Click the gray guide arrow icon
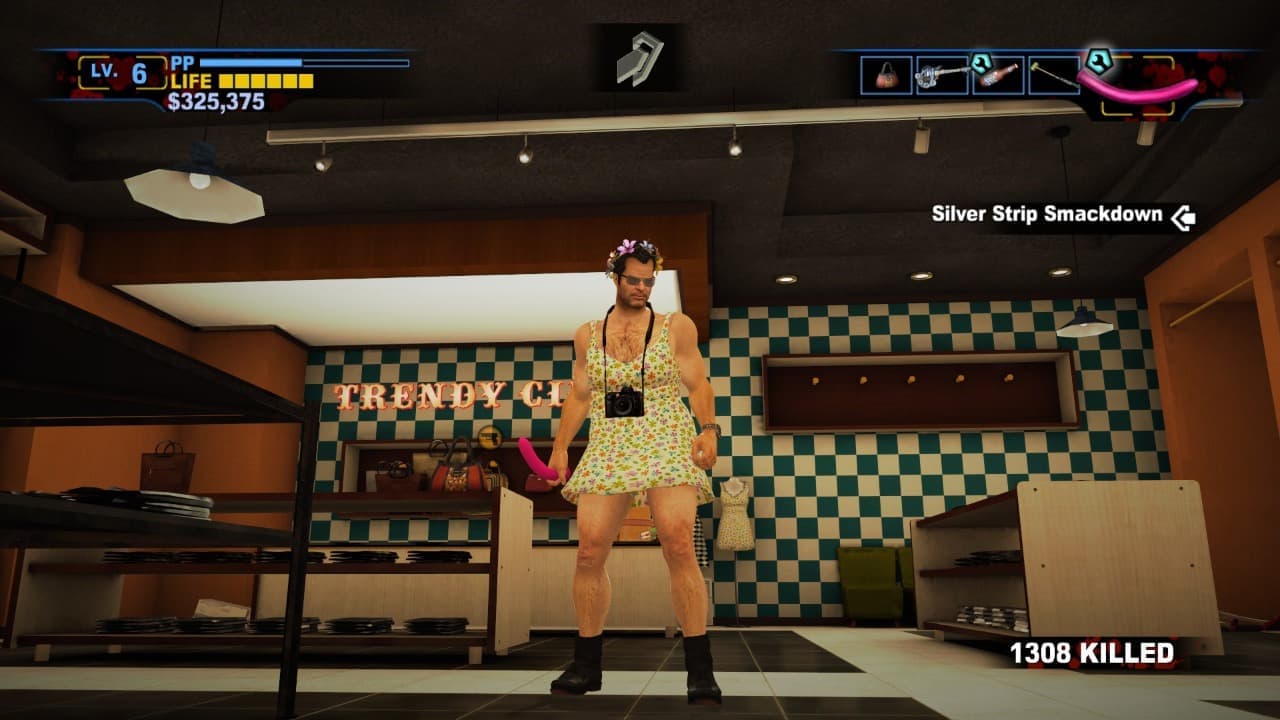The image size is (1280, 720). (x=640, y=58)
